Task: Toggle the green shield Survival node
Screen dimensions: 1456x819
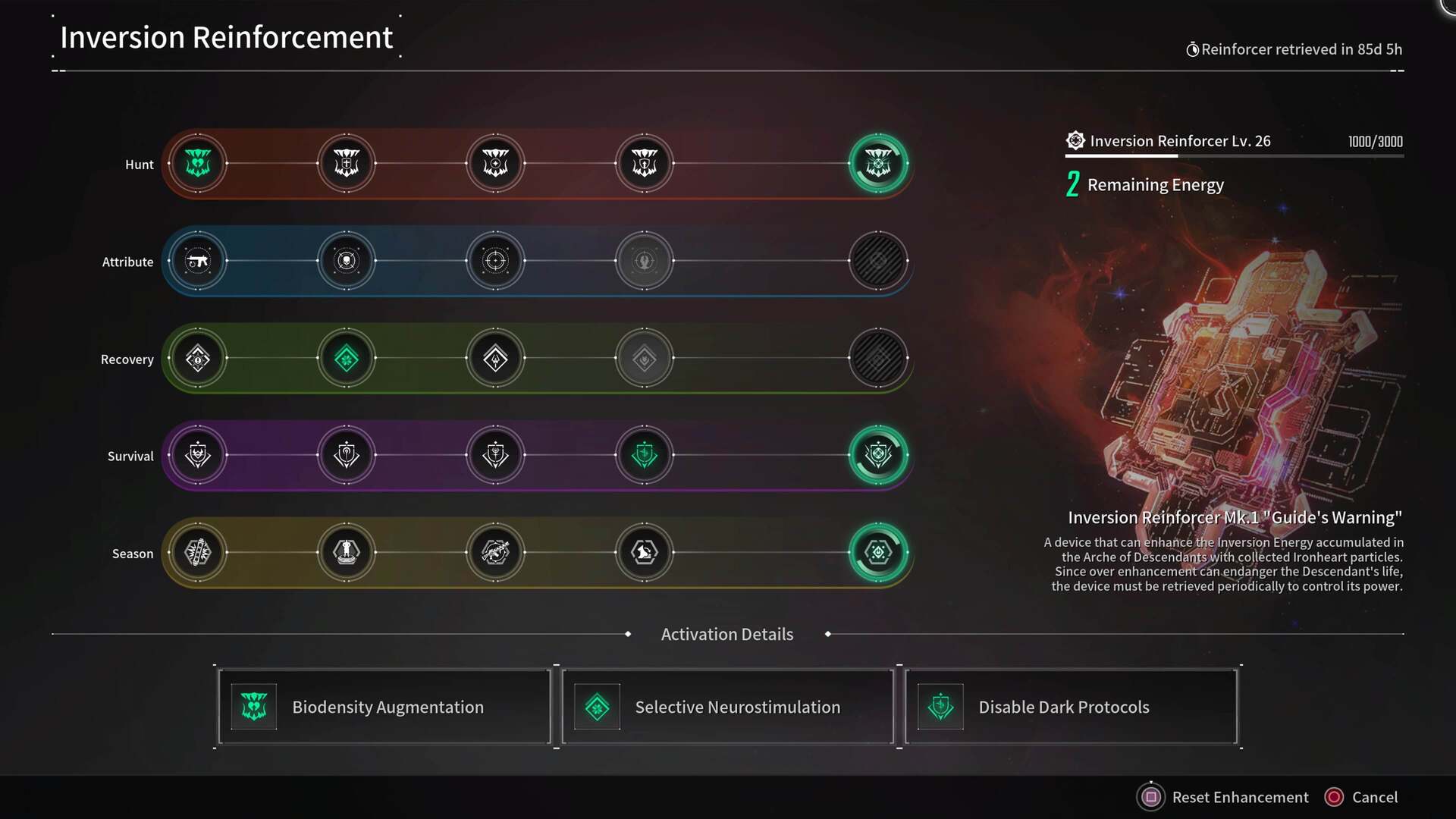Action: (x=645, y=455)
